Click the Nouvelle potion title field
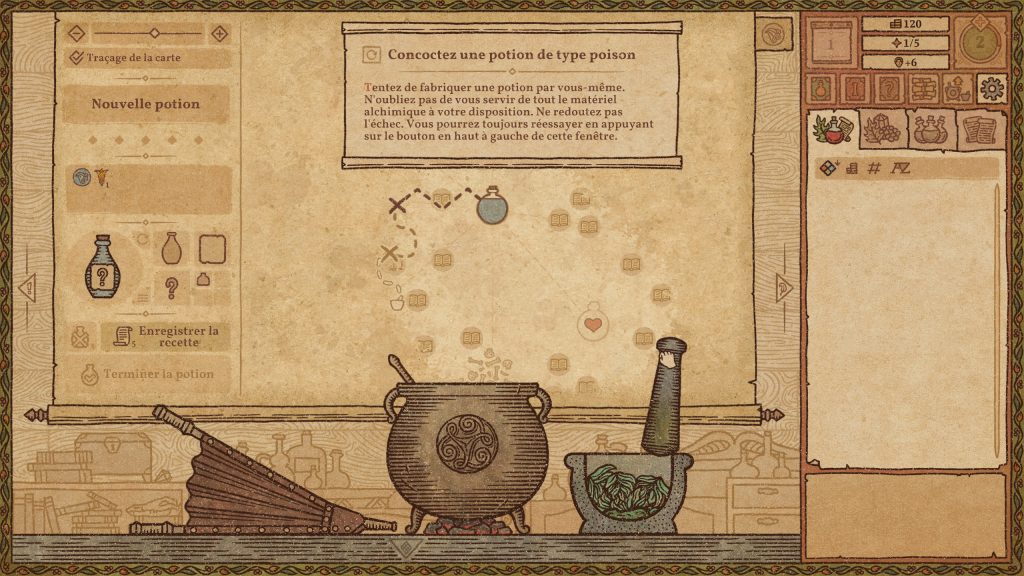 click(146, 104)
